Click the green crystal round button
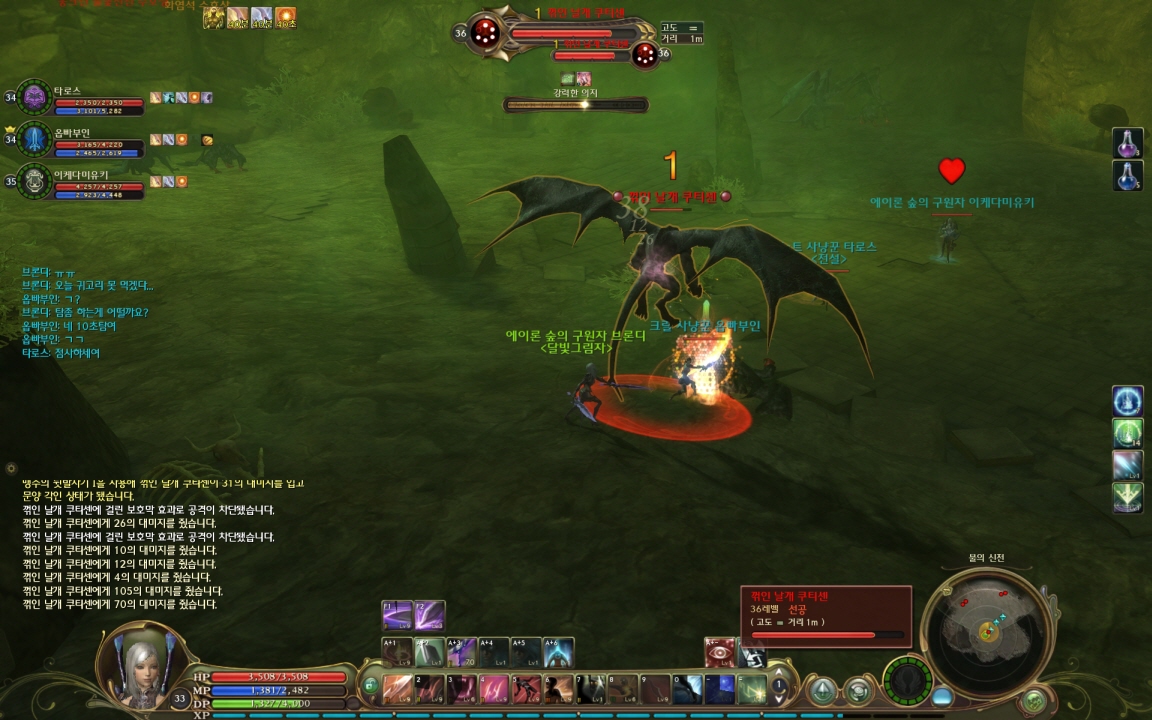 tap(823, 690)
